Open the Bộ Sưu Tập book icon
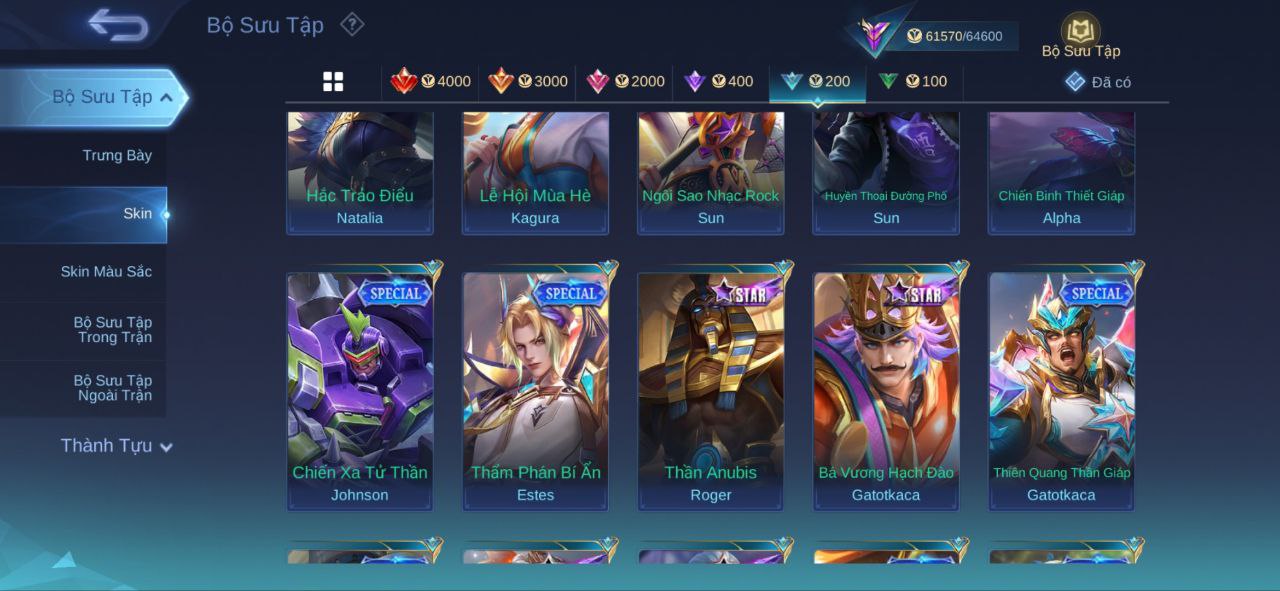 pyautogui.click(x=1081, y=33)
